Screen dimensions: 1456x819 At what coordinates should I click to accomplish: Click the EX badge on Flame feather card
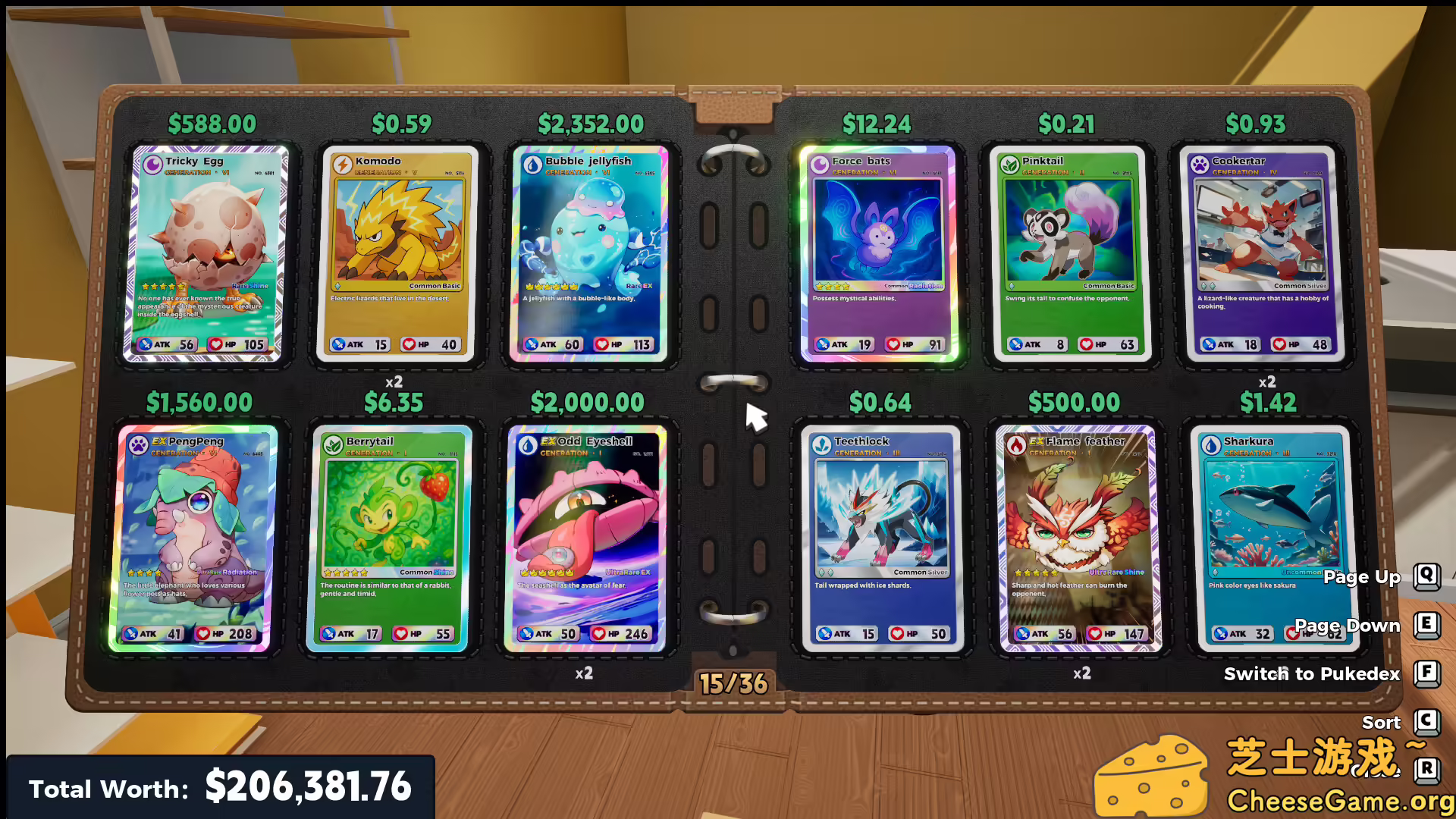tap(1037, 441)
